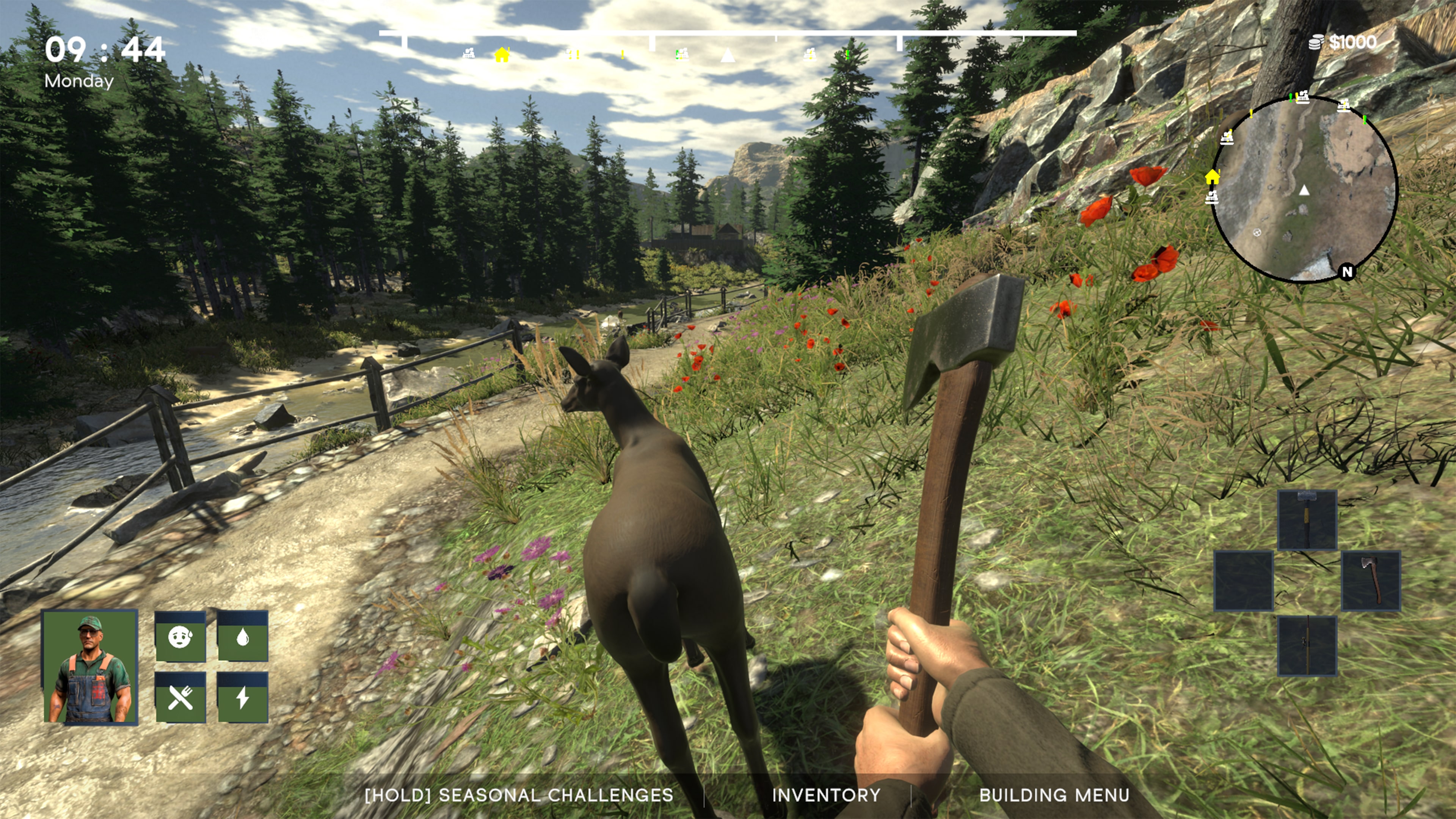
Task: Select the sledgehammer quick slot
Action: [x=1307, y=520]
